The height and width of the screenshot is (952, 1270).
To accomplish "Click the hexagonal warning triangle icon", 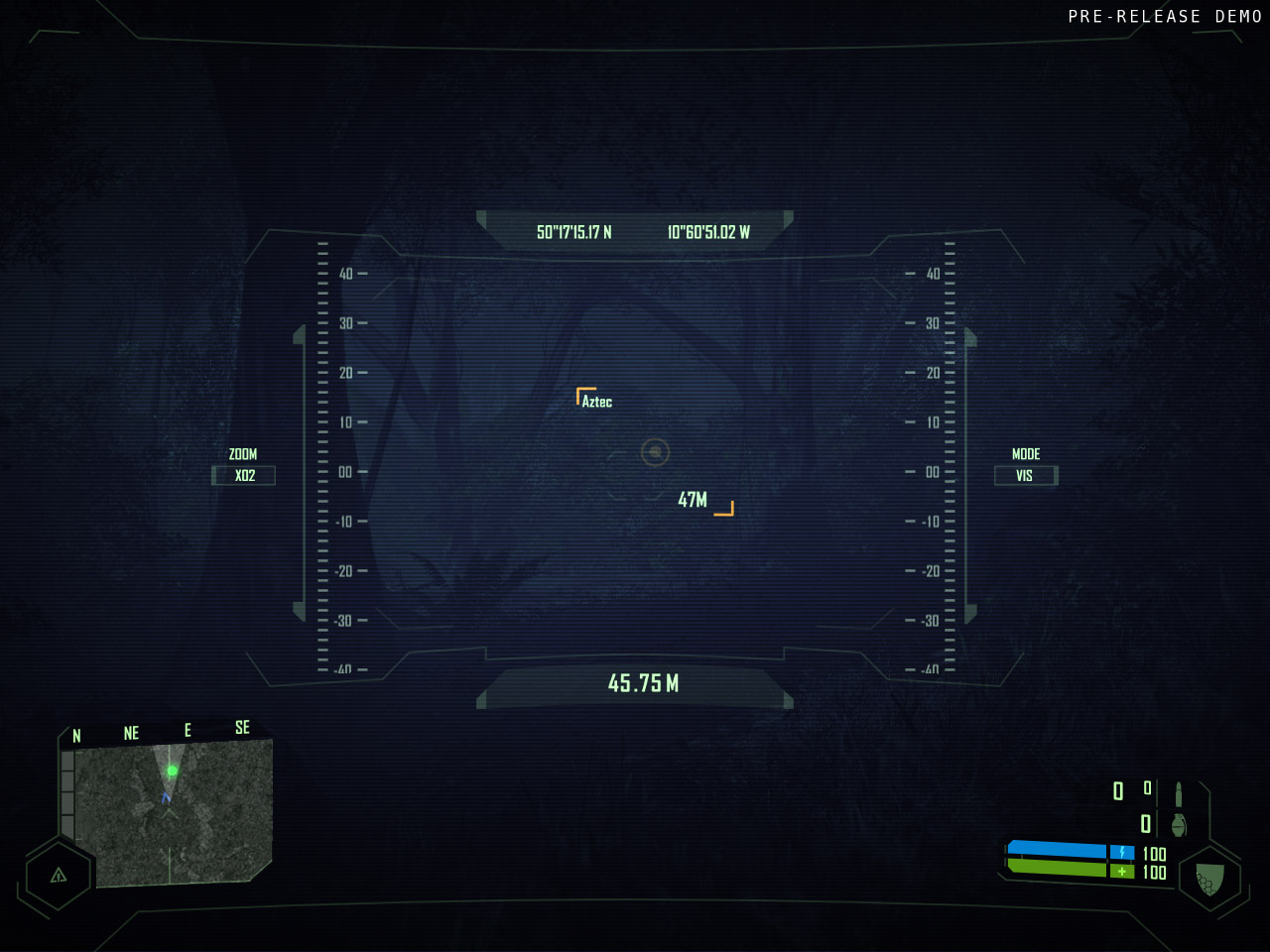I will (x=59, y=875).
